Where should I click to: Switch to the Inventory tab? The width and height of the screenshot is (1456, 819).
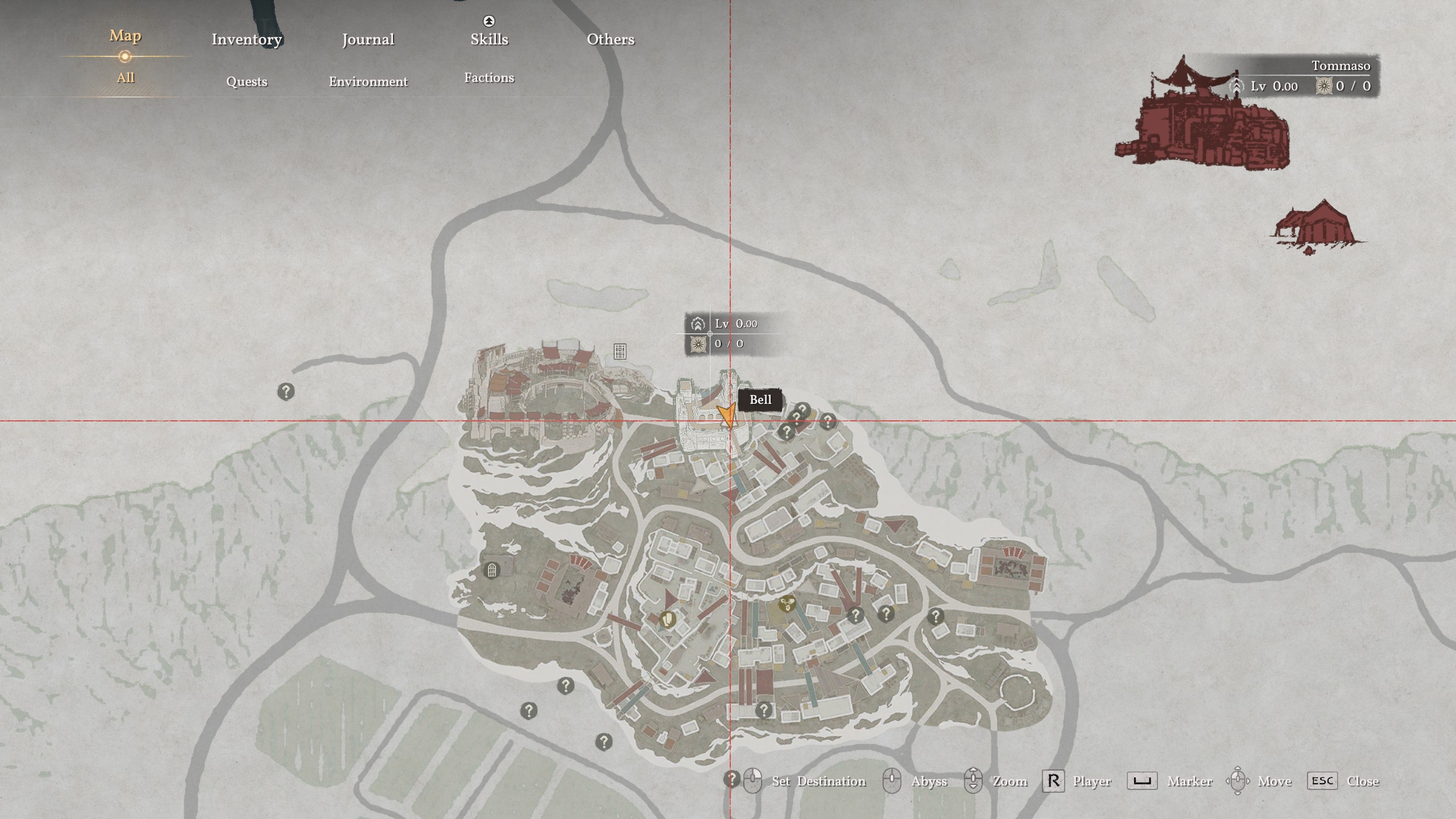pos(246,39)
